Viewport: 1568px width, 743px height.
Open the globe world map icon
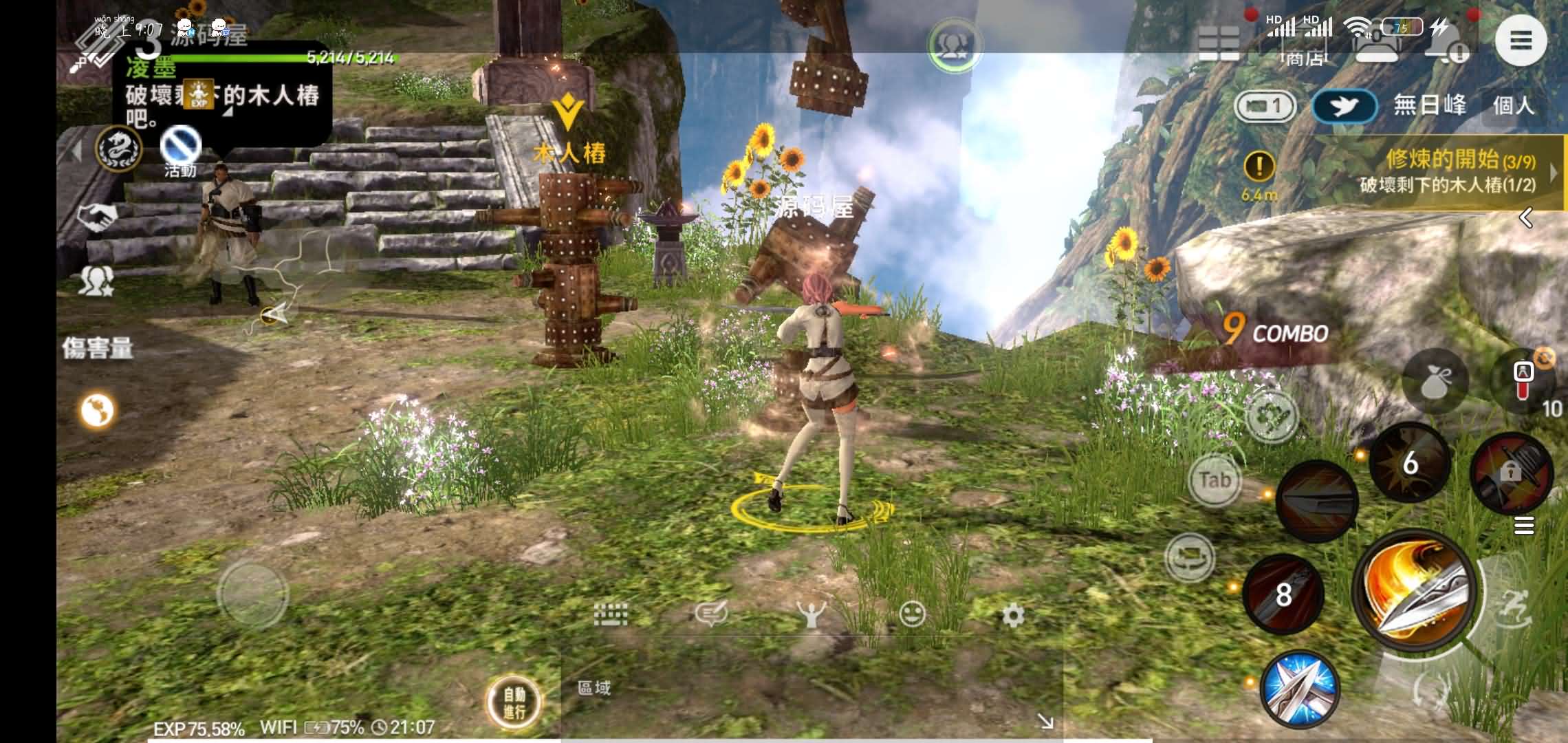coord(97,411)
